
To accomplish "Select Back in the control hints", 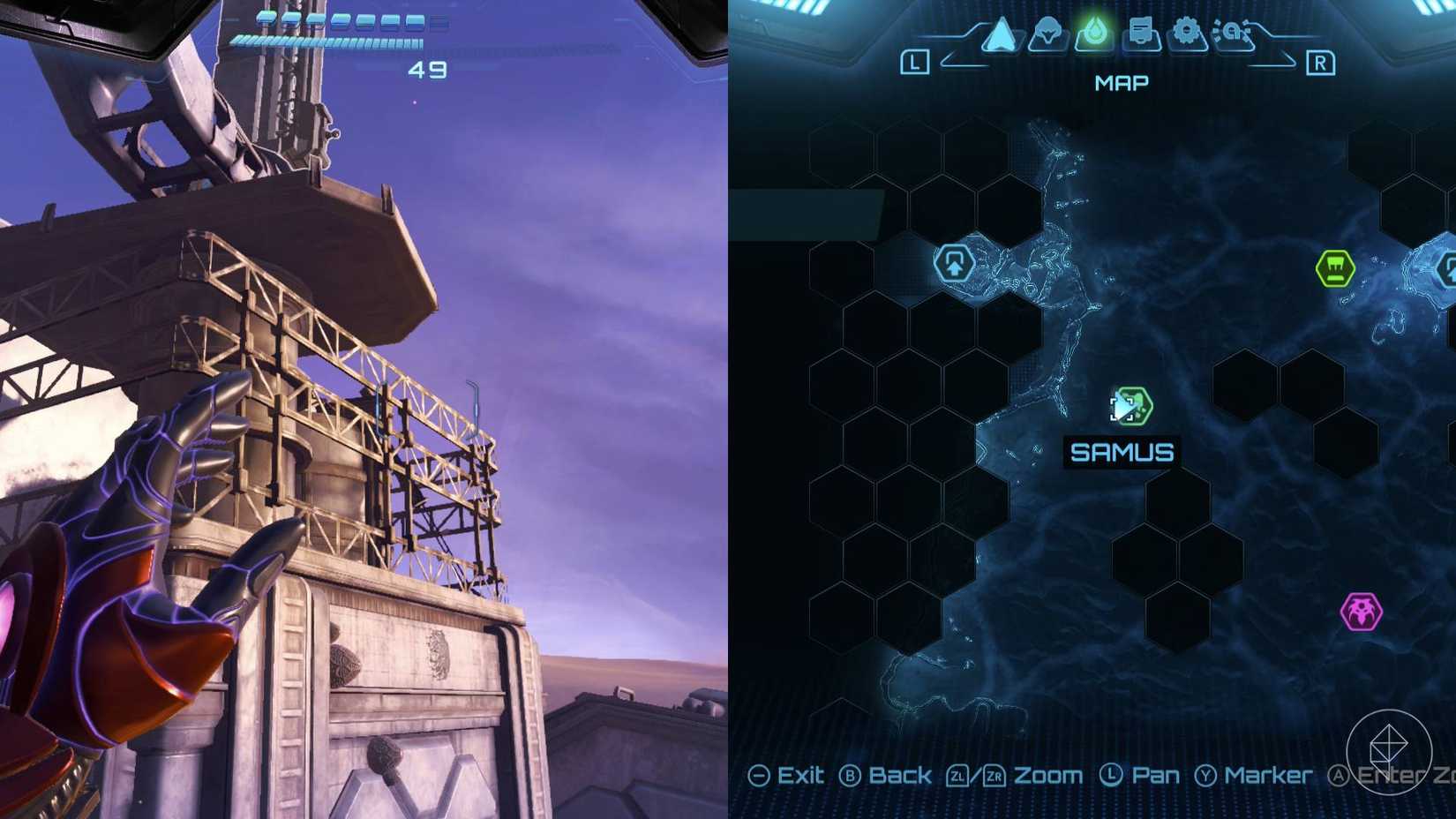I will 899,776.
